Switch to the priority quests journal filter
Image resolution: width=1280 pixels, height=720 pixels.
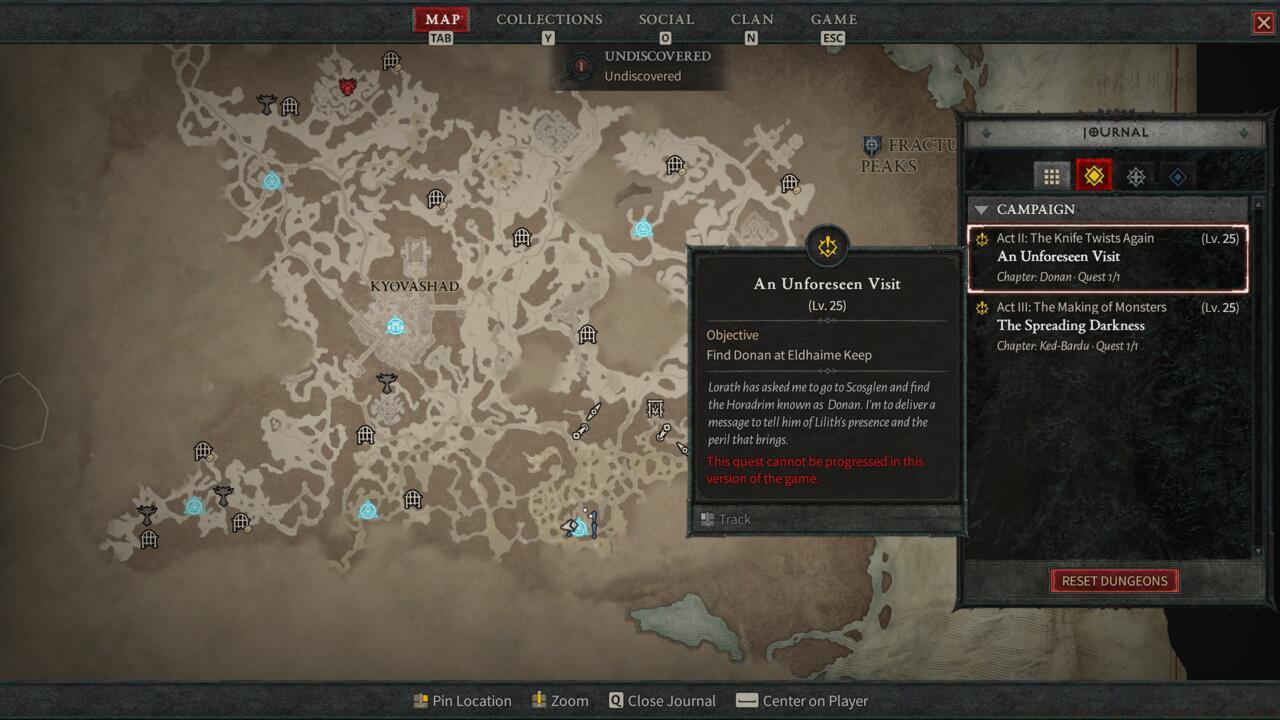(1135, 175)
